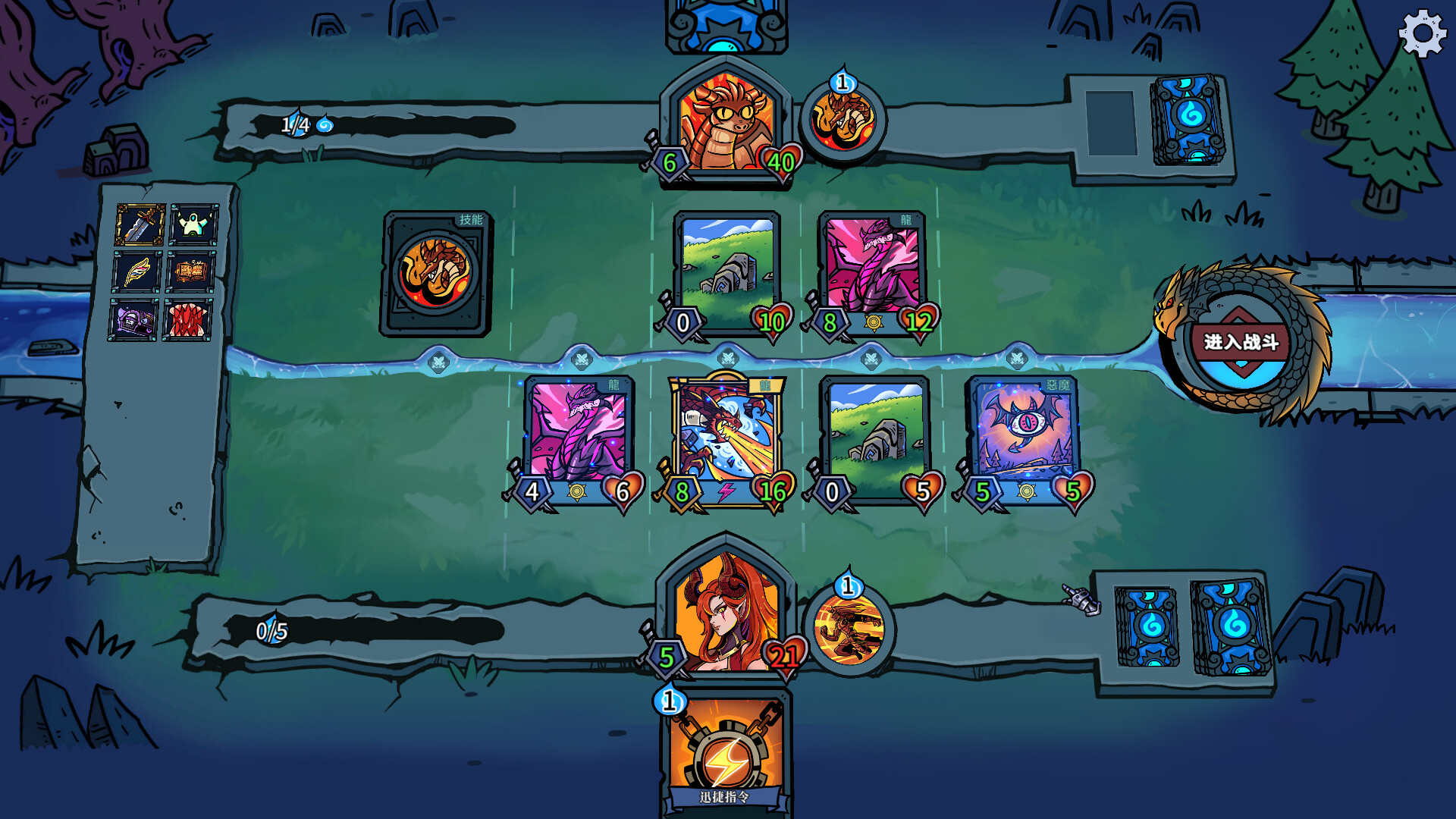1456x819 pixels.
Task: Click the enemy 1/4 mana gem bar
Action: tap(296, 125)
